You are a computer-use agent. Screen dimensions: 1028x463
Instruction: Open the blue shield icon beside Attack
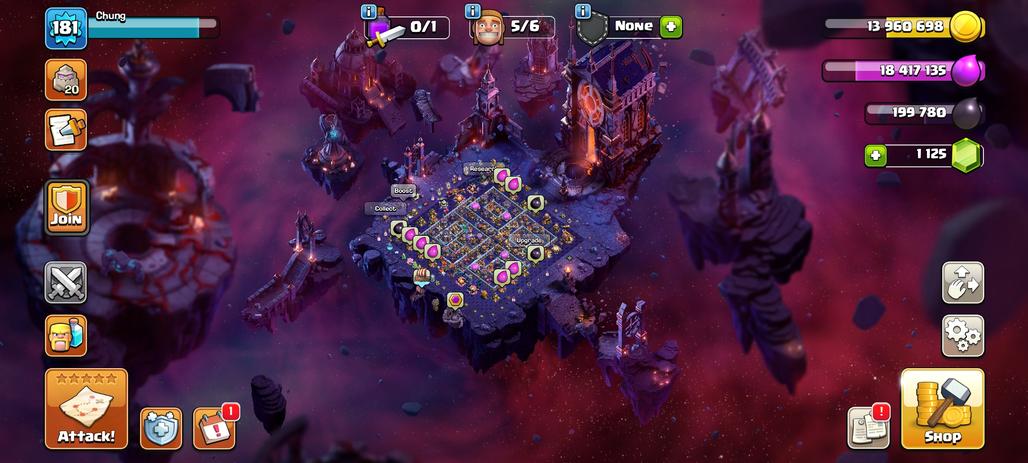pyautogui.click(x=160, y=427)
